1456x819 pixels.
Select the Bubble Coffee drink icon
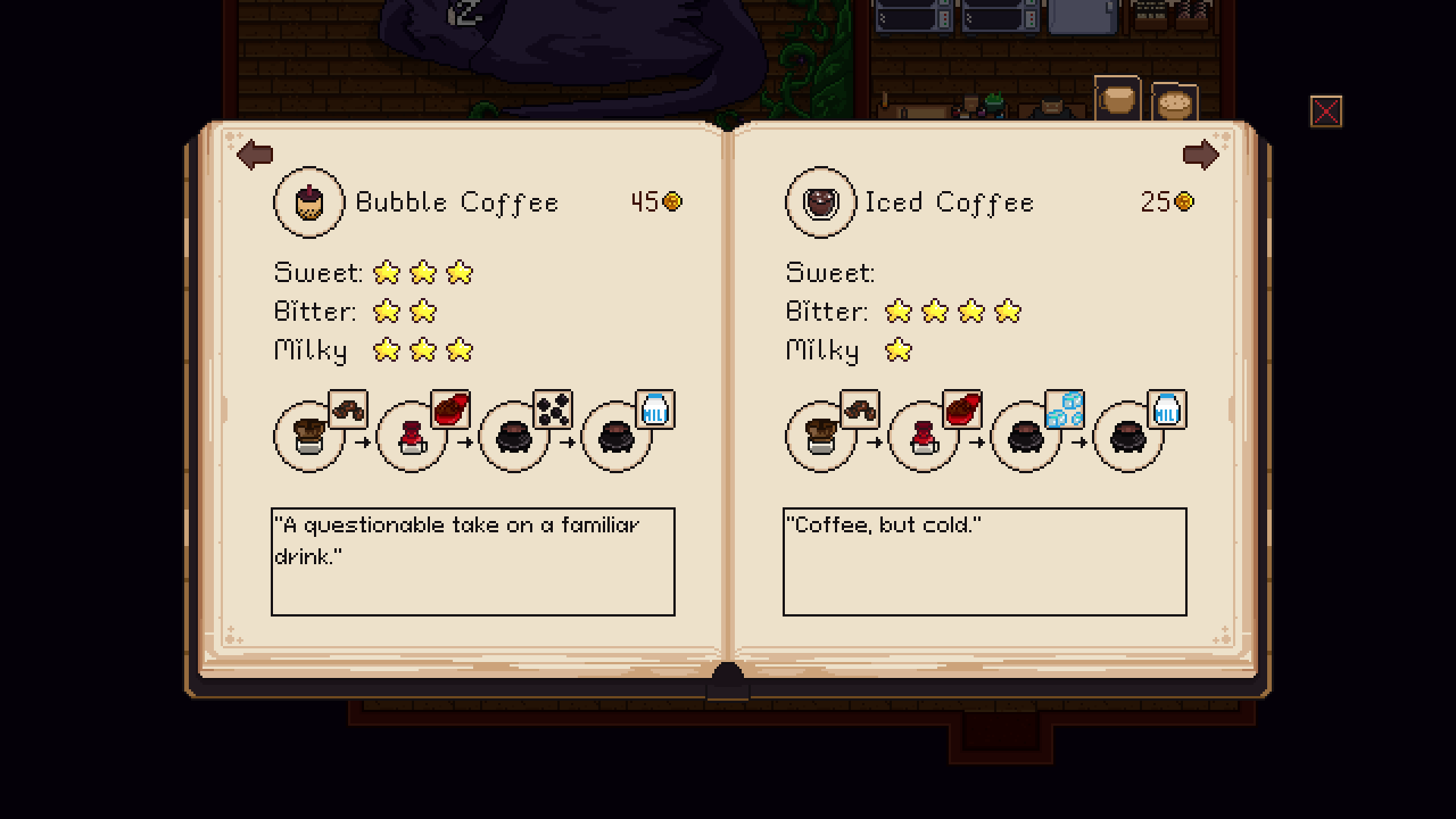click(x=309, y=202)
